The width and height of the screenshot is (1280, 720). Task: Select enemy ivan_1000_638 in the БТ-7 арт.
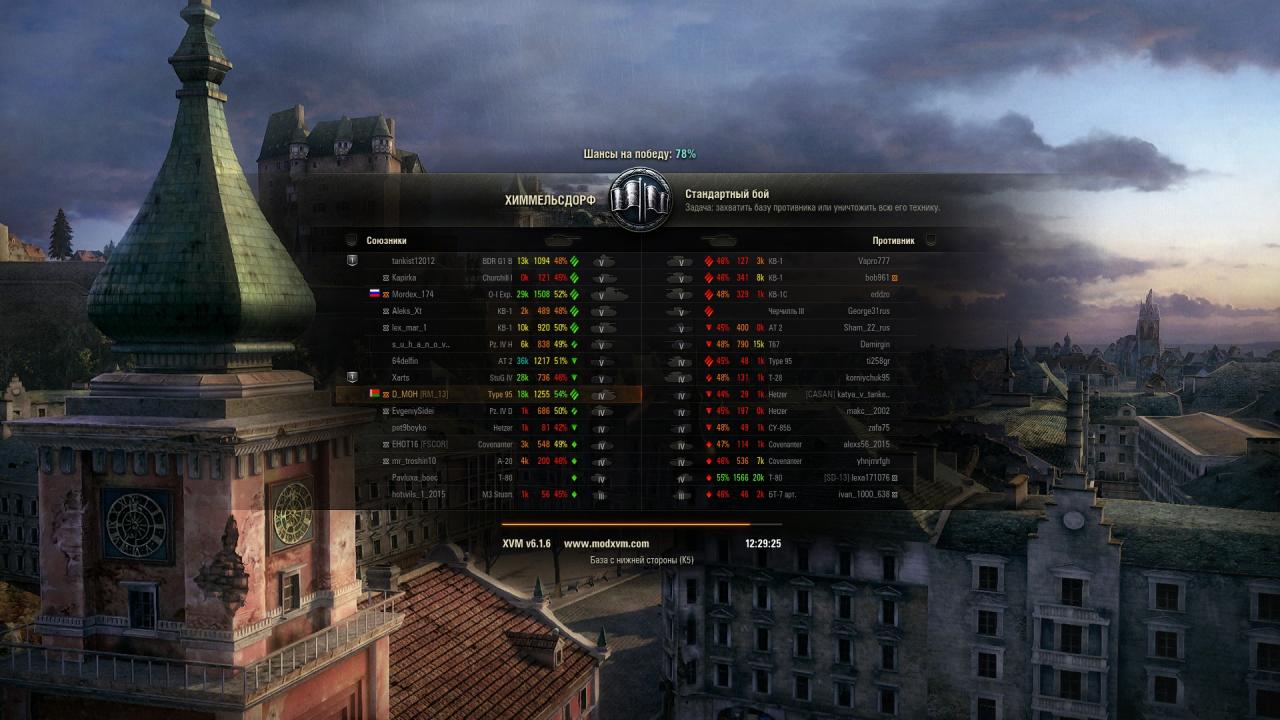coord(863,494)
